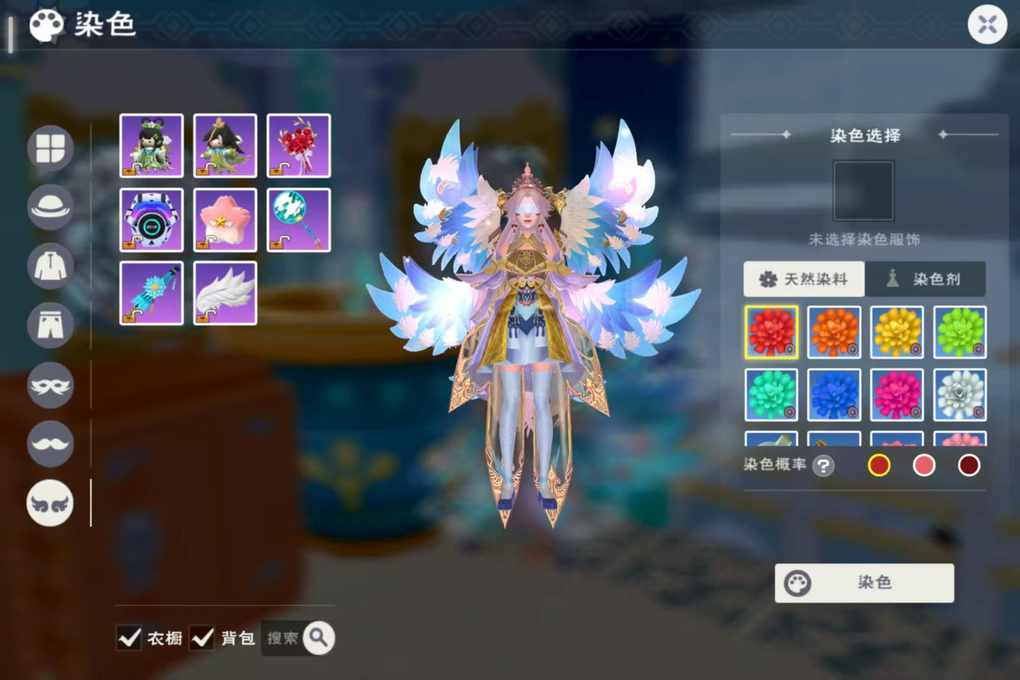Show dye probability help question mark
This screenshot has height=680, width=1020.
pyautogui.click(x=823, y=465)
